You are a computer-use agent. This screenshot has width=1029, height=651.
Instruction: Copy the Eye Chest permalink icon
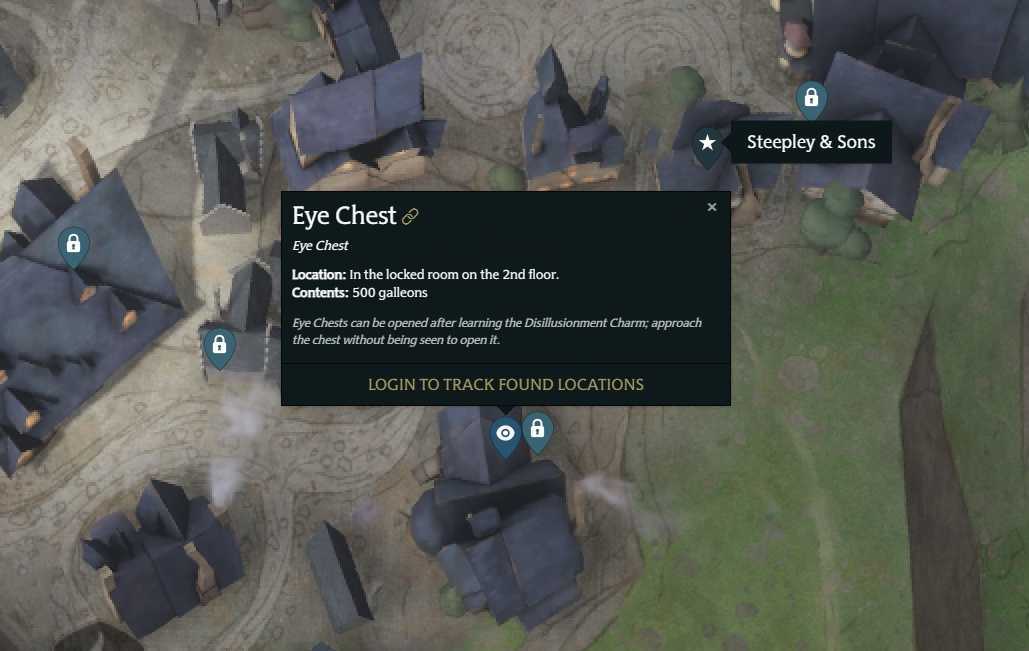tap(410, 216)
